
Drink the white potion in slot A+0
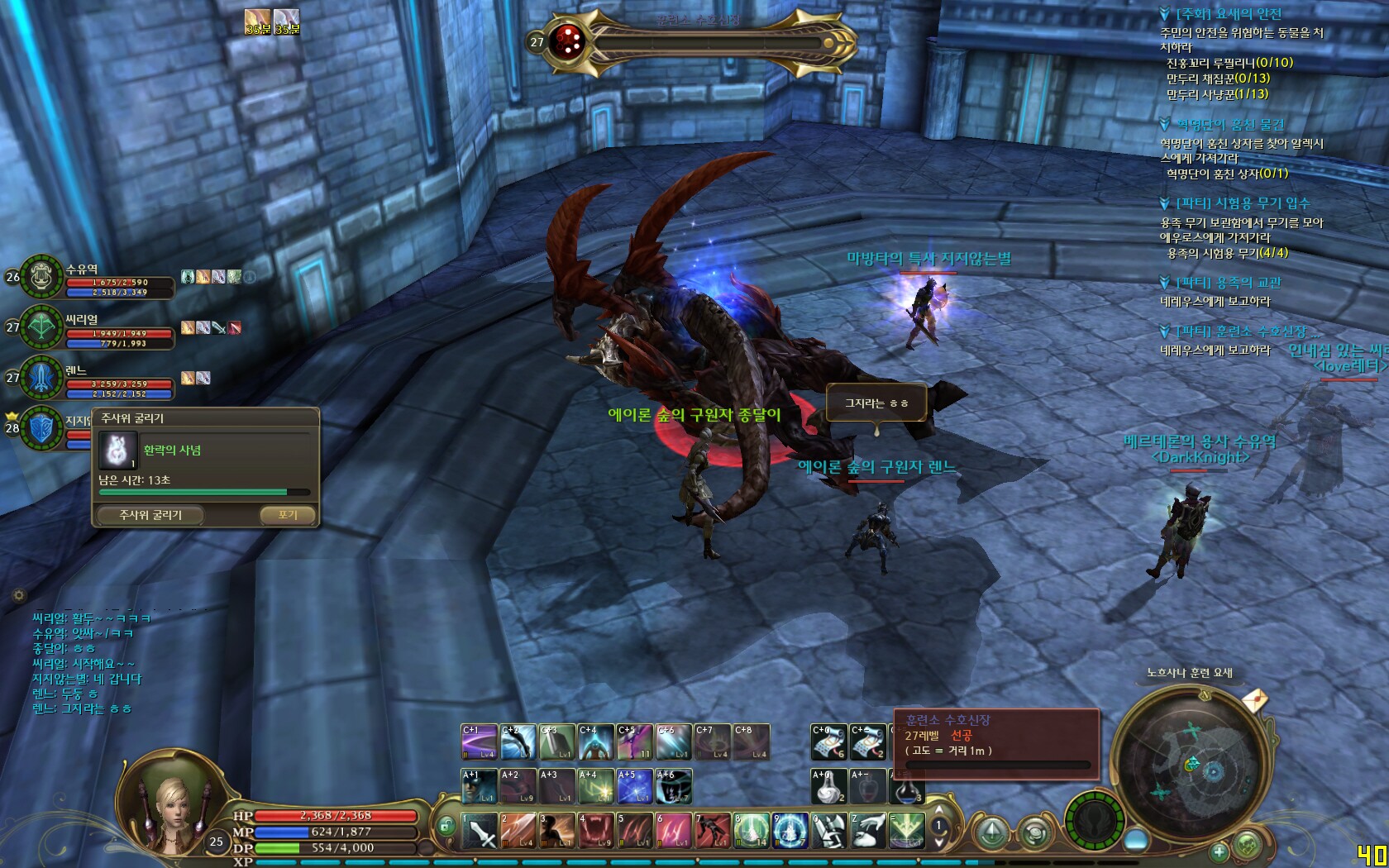(x=828, y=786)
